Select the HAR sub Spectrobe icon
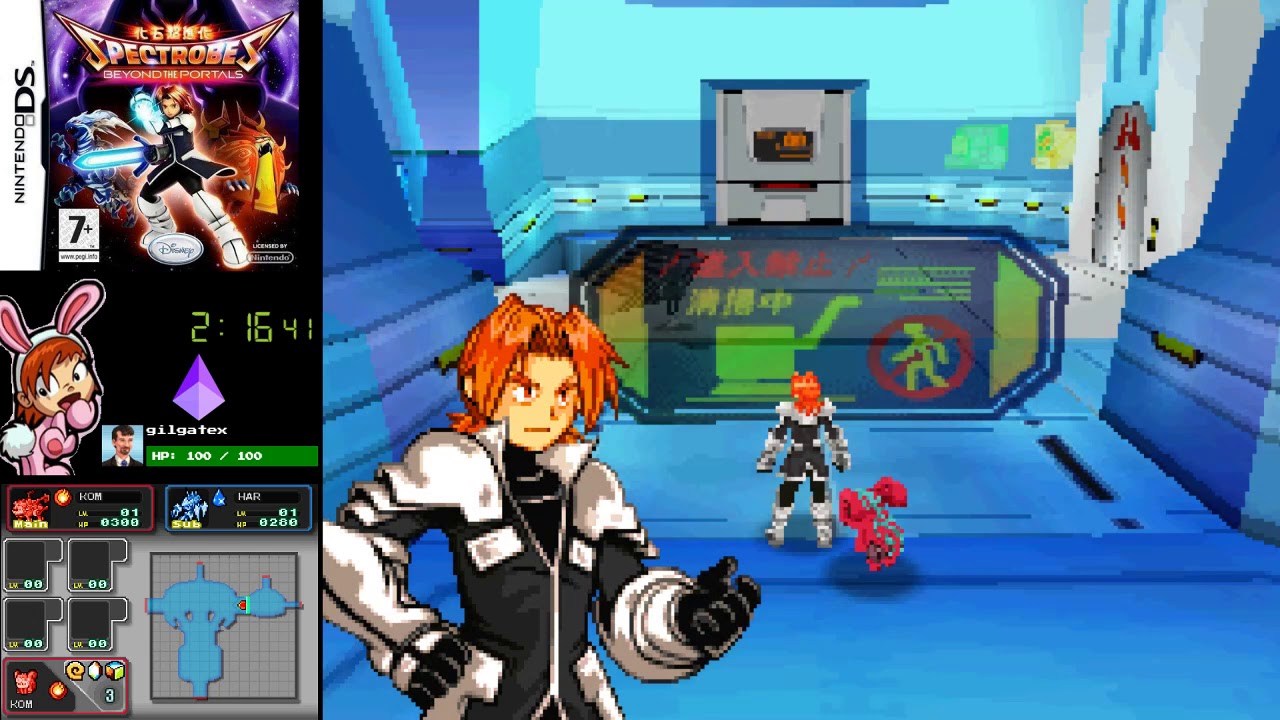Viewport: 1280px width, 720px height. coord(188,506)
